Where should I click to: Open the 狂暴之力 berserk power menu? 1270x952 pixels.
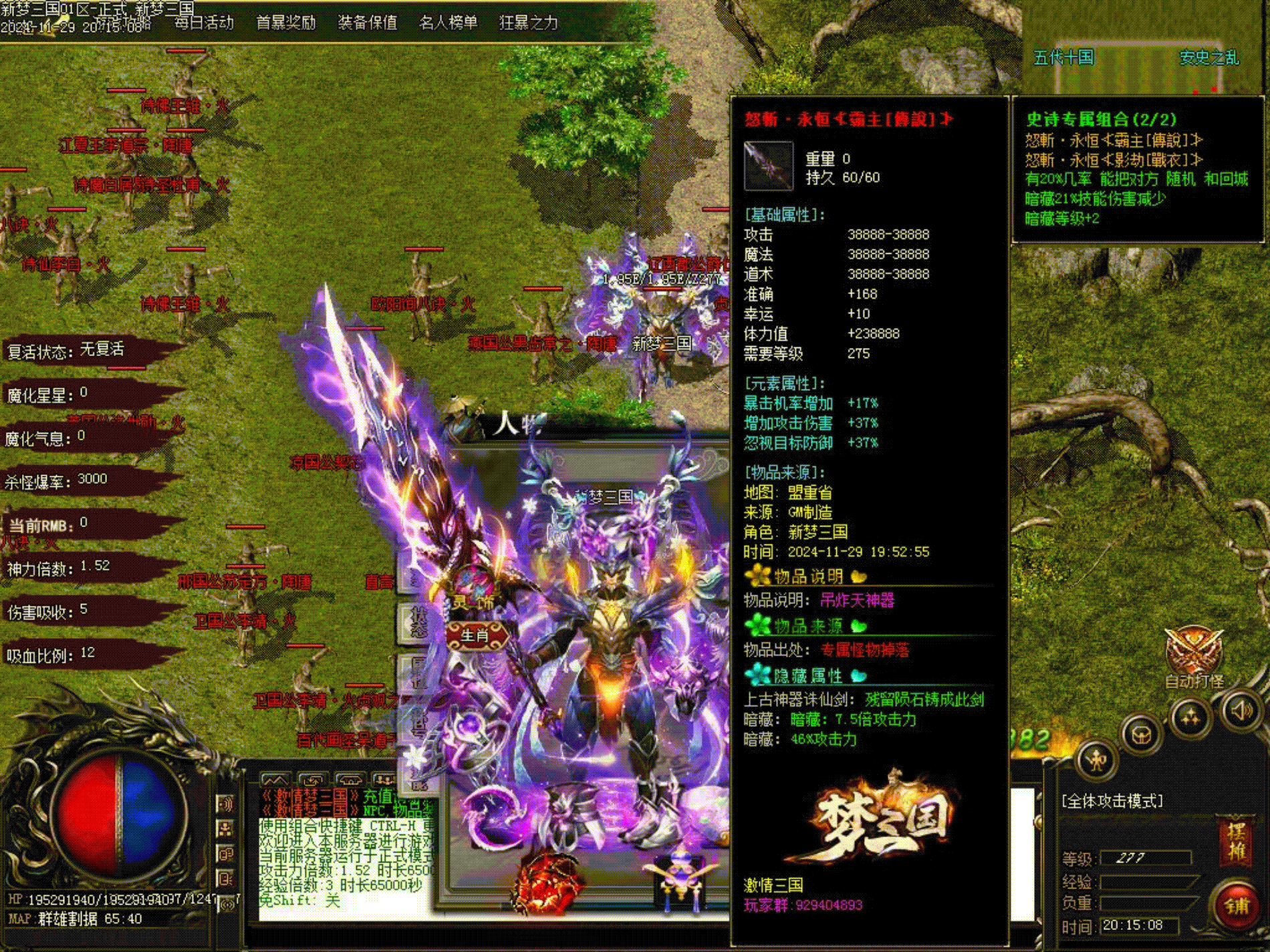[x=528, y=23]
